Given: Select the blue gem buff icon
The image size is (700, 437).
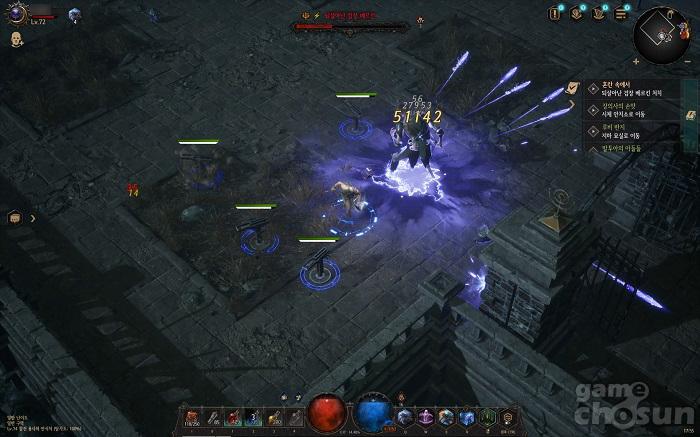Looking at the screenshot, I should coord(74,14).
